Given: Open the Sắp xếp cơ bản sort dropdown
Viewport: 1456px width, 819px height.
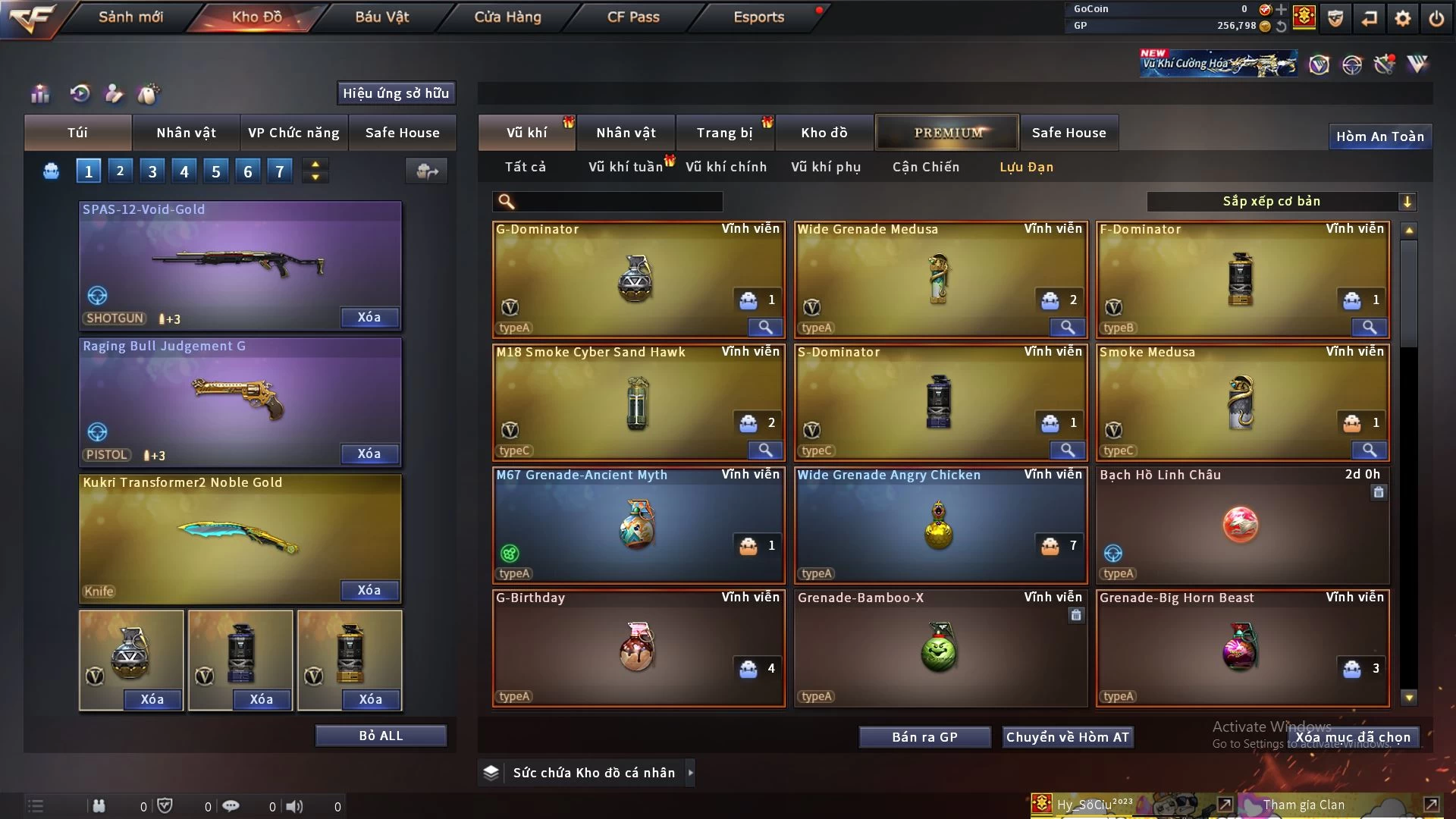Looking at the screenshot, I should tap(1281, 202).
